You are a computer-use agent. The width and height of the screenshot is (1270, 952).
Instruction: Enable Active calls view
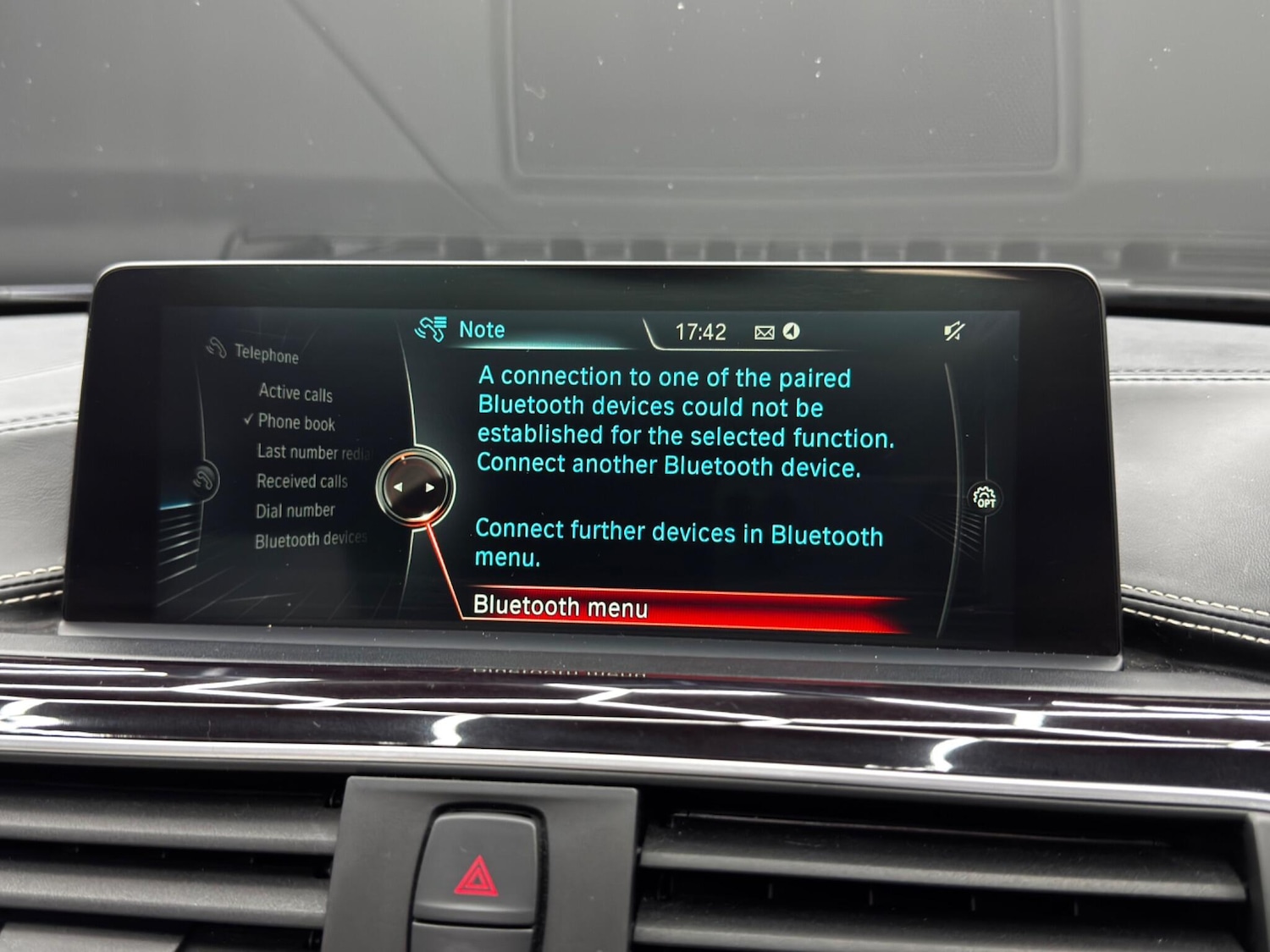point(296,393)
